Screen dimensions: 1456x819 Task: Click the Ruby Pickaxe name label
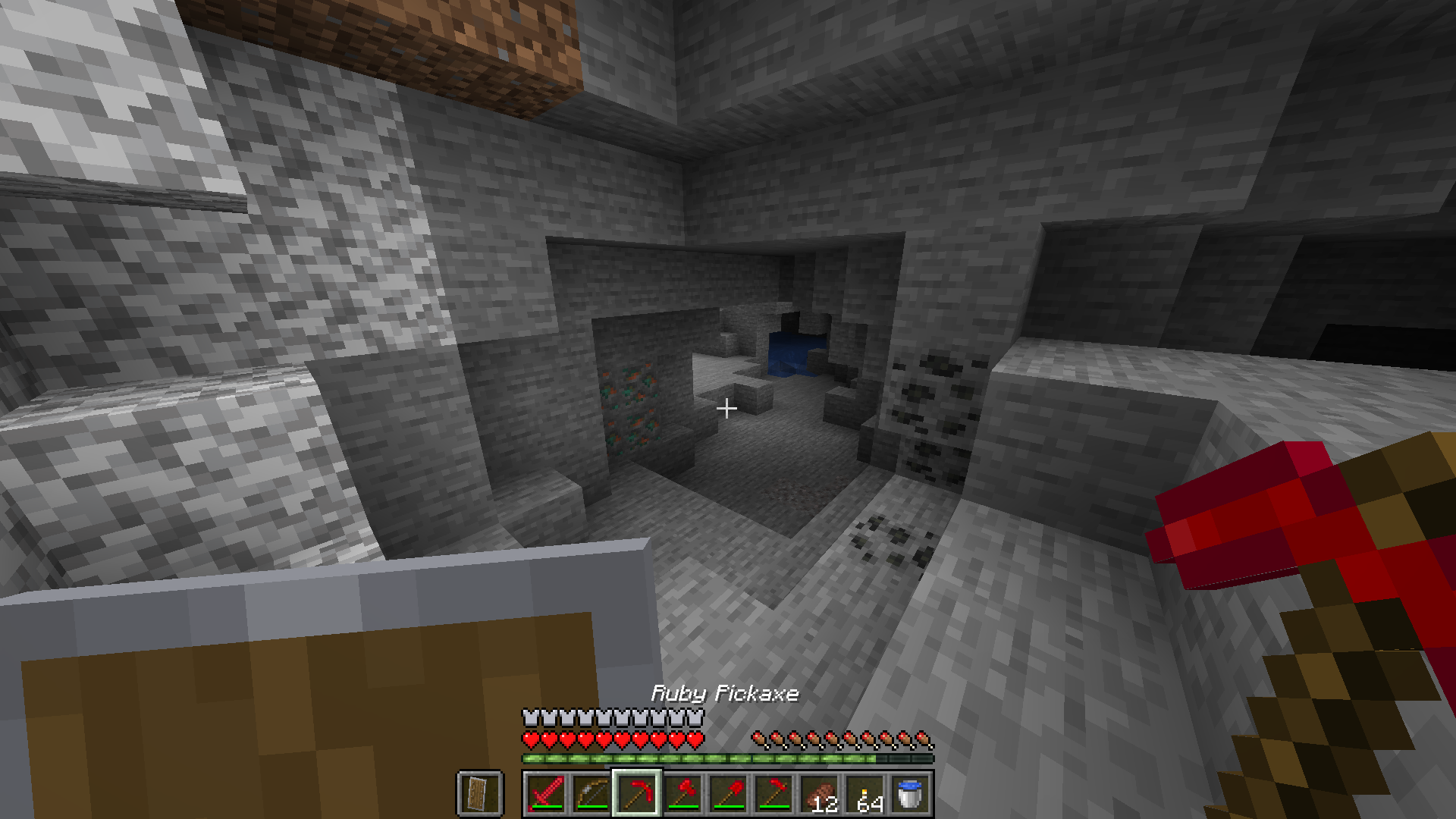click(724, 692)
